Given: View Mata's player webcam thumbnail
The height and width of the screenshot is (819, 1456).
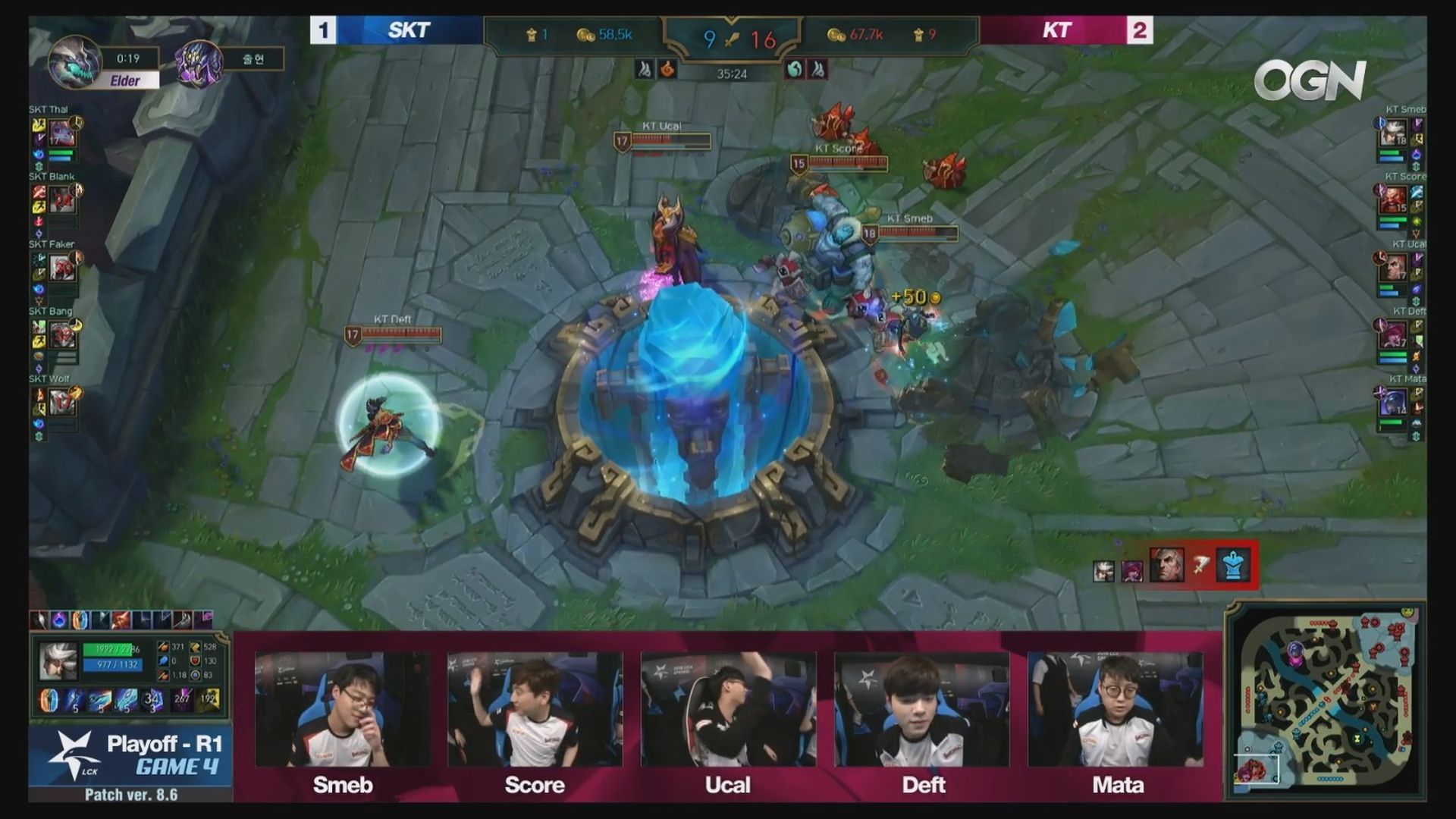Looking at the screenshot, I should (x=1115, y=709).
